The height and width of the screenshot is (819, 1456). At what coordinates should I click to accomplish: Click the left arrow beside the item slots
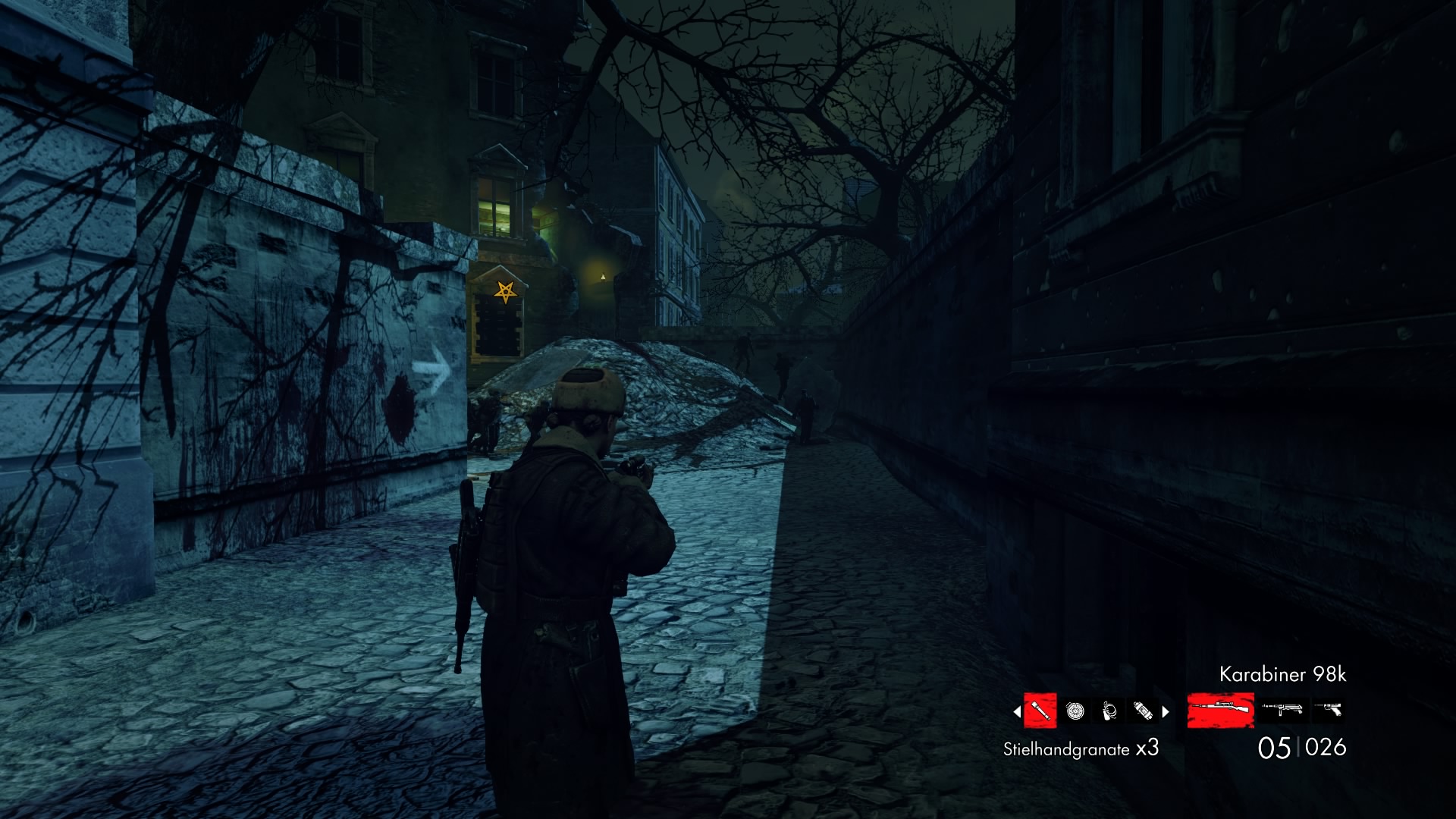[x=1017, y=711]
